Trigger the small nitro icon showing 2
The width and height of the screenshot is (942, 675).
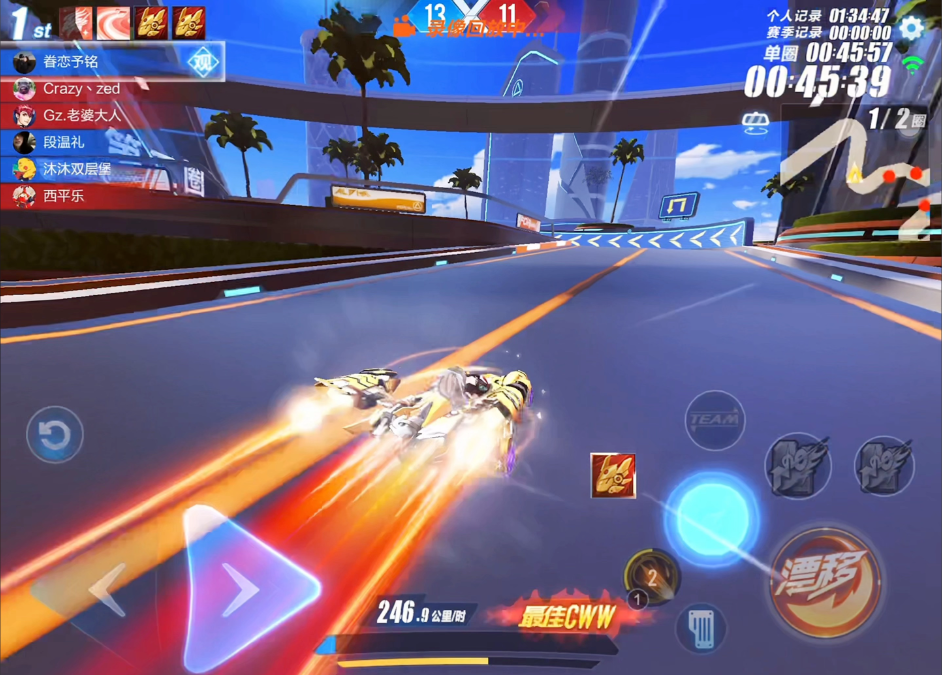tap(651, 575)
